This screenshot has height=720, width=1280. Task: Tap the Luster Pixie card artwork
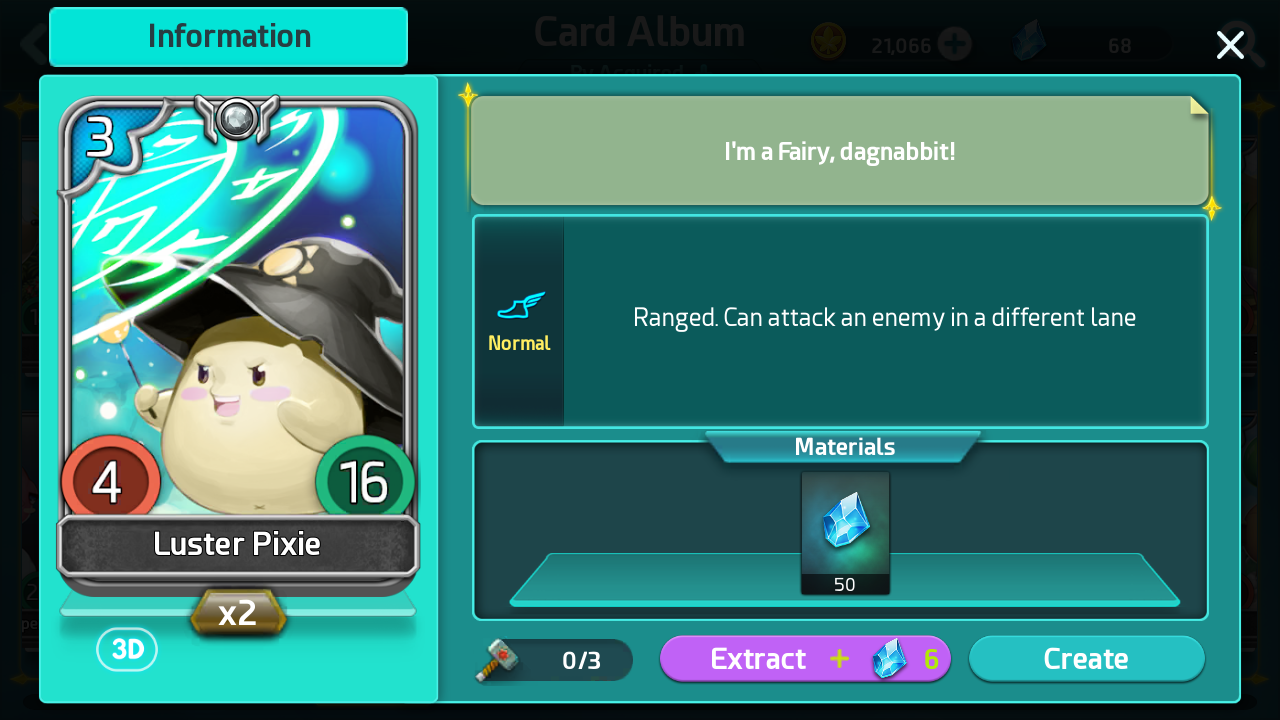(238, 320)
